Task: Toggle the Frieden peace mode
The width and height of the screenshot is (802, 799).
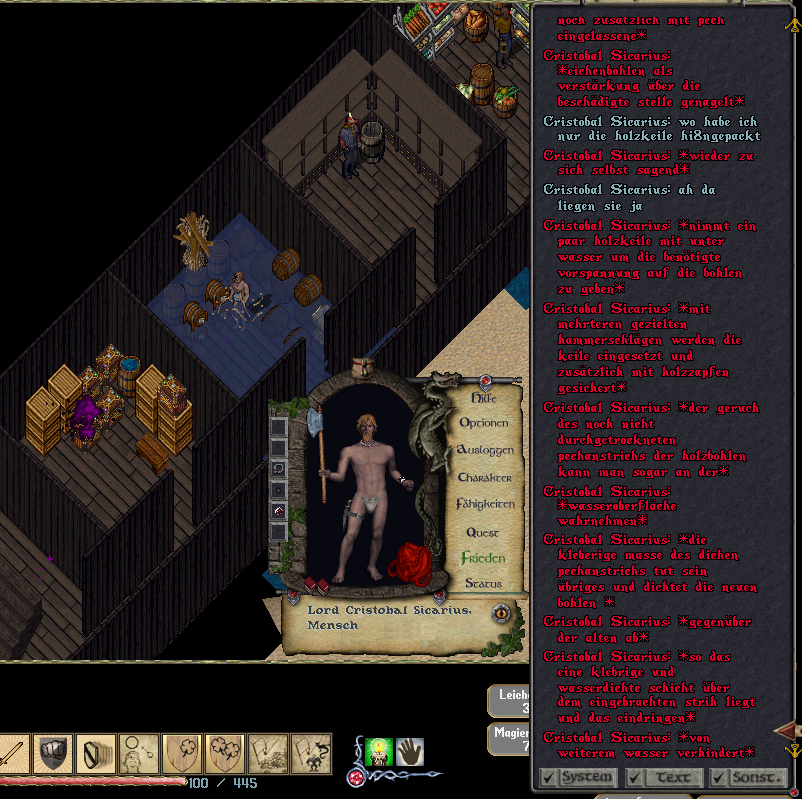Action: coord(483,558)
